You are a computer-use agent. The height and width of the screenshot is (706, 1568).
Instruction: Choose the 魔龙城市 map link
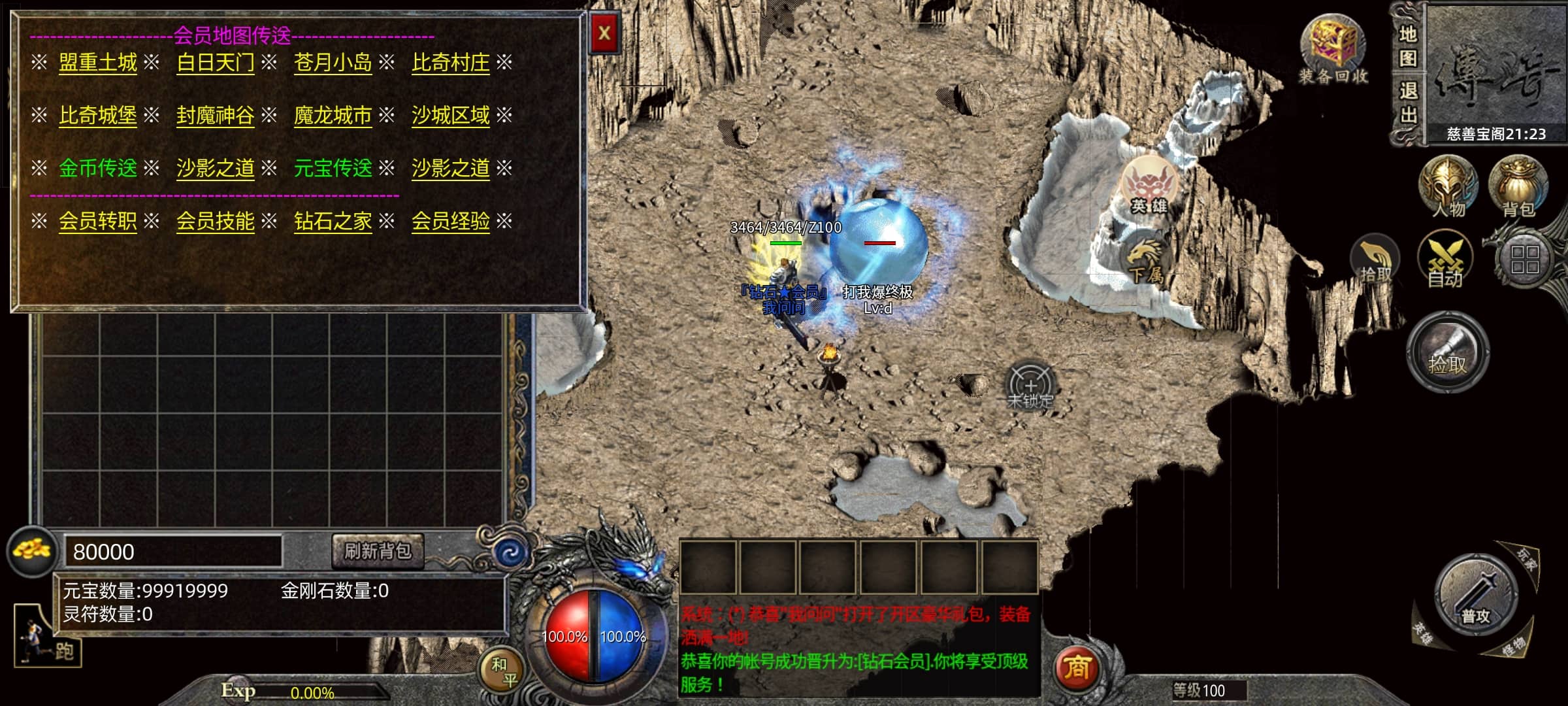[333, 116]
